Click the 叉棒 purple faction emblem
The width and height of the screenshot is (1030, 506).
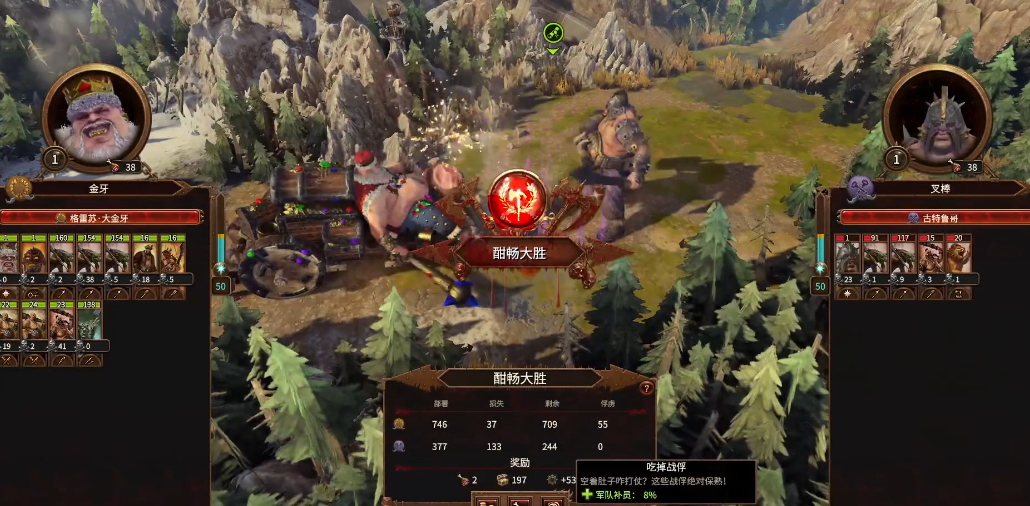click(x=859, y=188)
